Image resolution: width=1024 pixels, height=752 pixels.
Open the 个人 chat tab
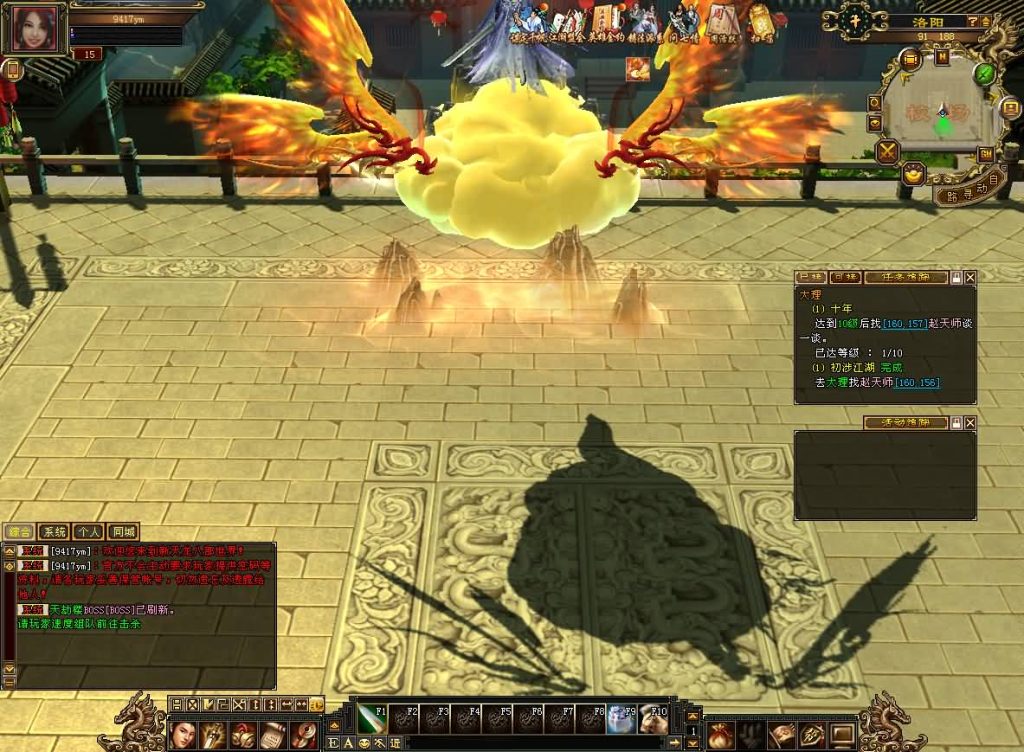pos(88,532)
